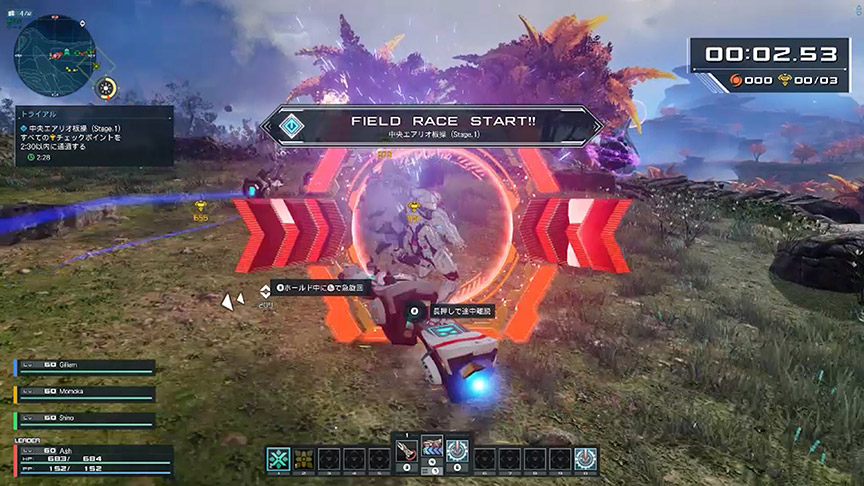Activate the teal snowflake hotbar slot
Screen dimensions: 864x486
tap(279, 459)
